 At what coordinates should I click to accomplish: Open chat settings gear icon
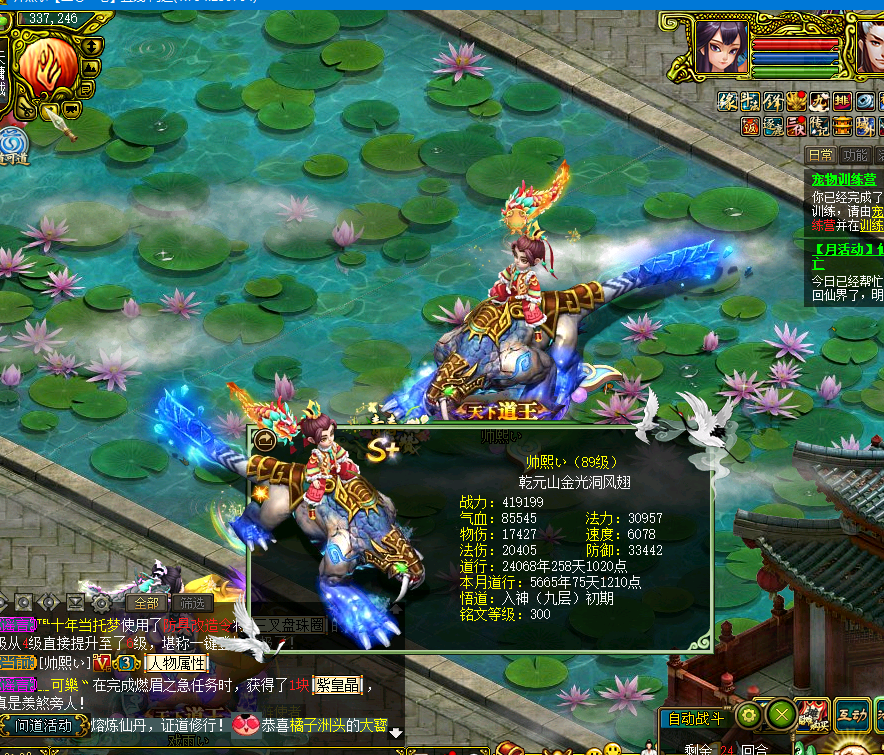pyautogui.click(x=101, y=603)
